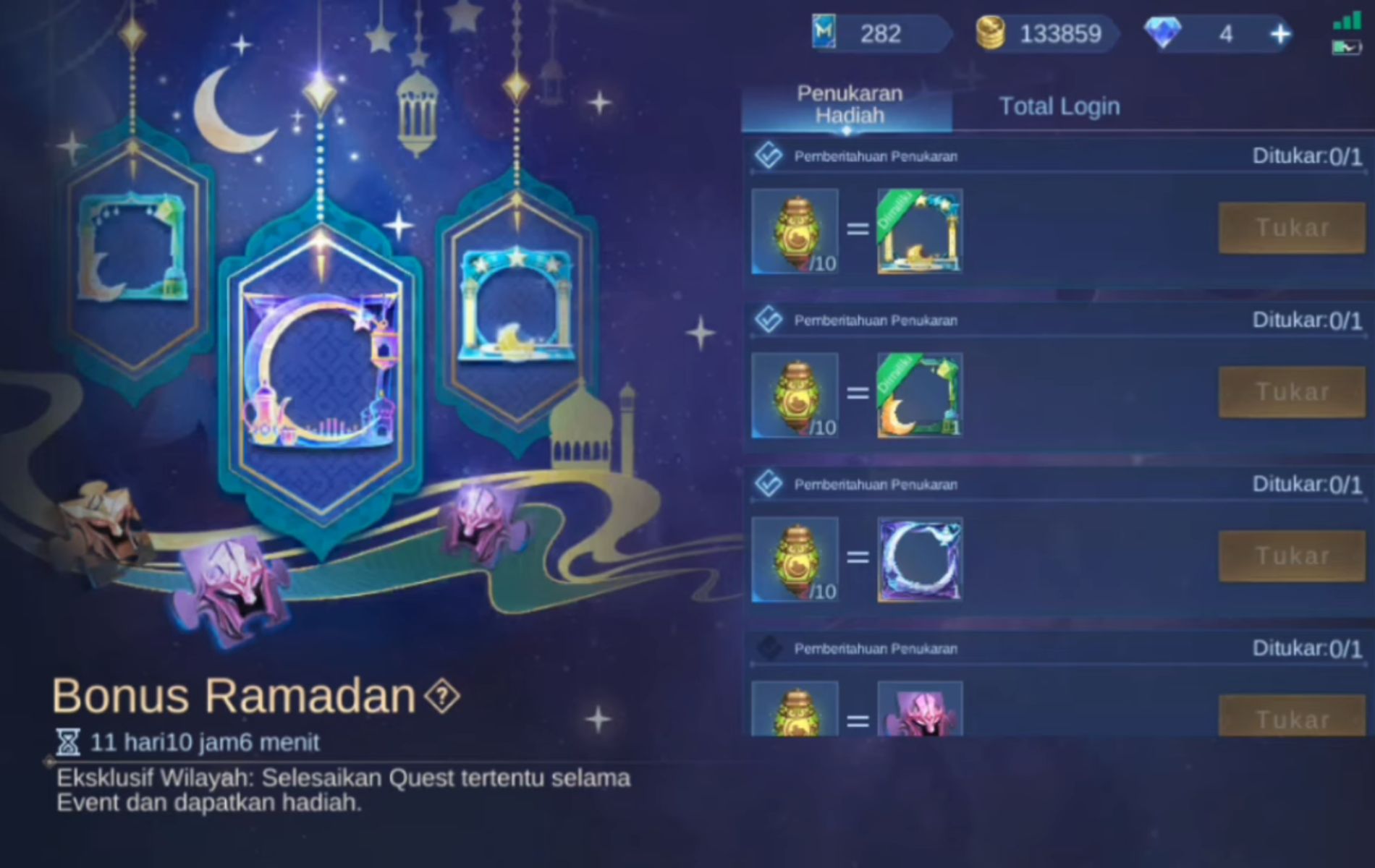Tap the crescent moon border reward icon
This screenshot has width=1375, height=868.
point(919,394)
